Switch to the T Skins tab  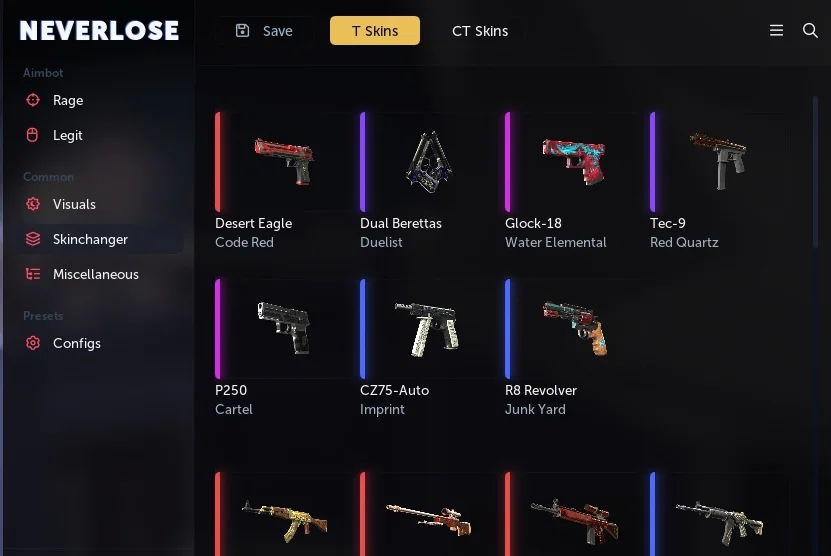pyautogui.click(x=375, y=31)
